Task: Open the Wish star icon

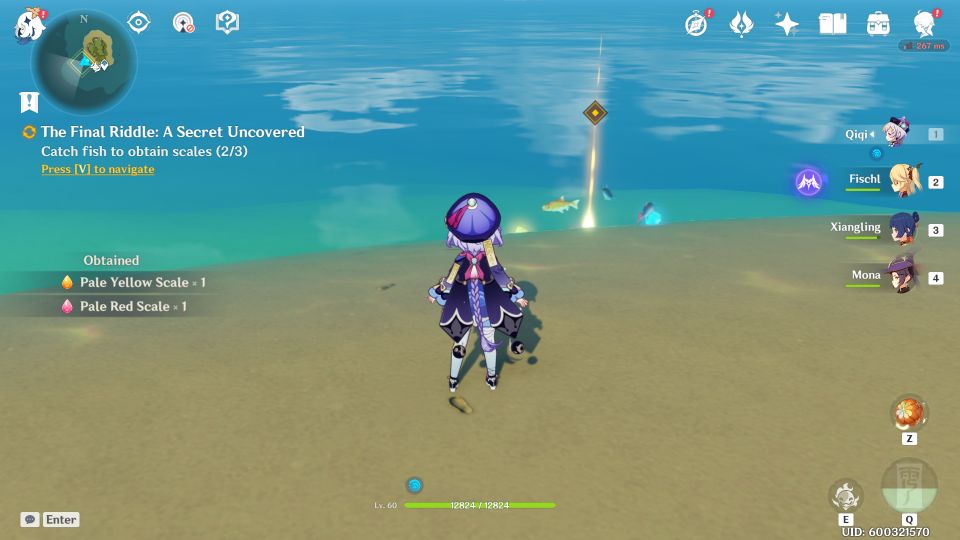Action: pos(787,24)
